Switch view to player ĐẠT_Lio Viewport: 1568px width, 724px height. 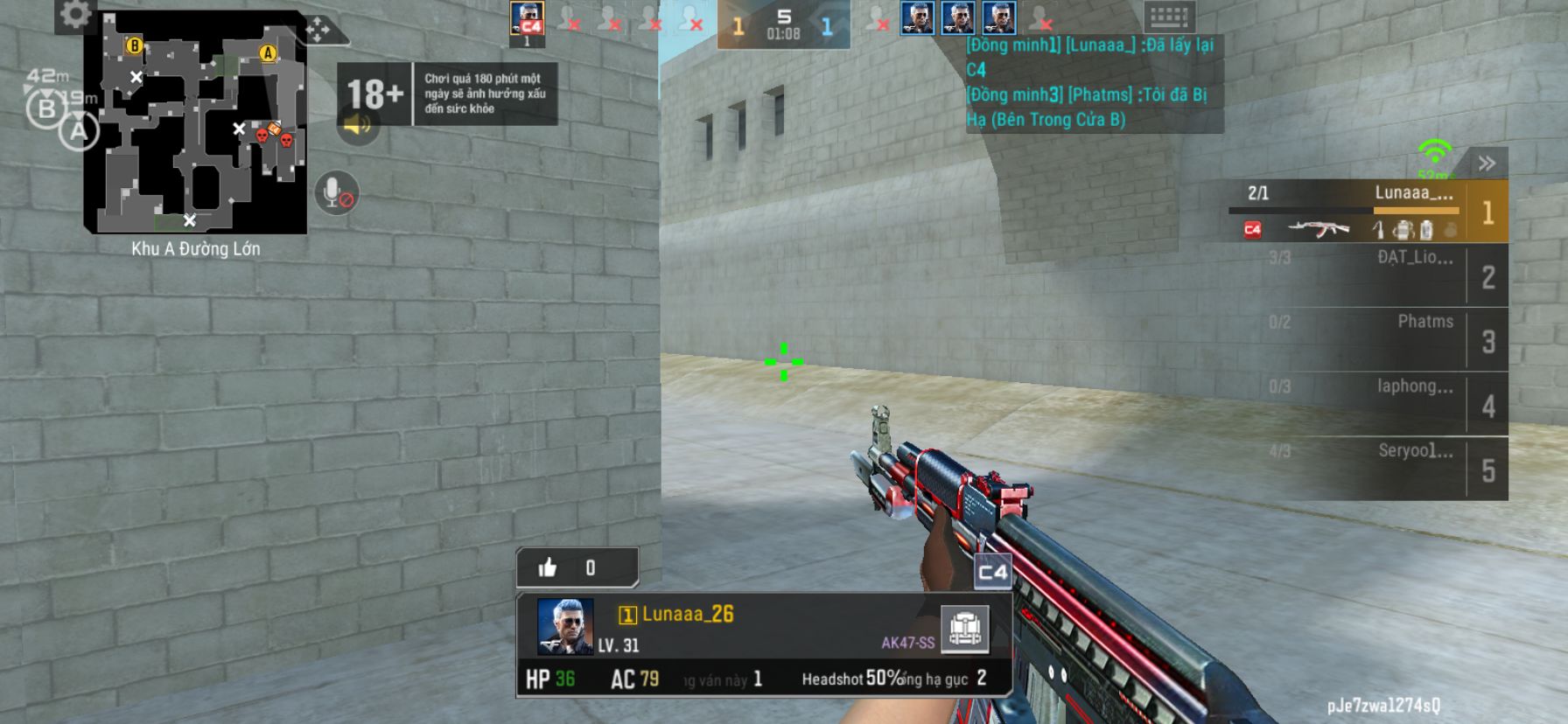pyautogui.click(x=1368, y=275)
